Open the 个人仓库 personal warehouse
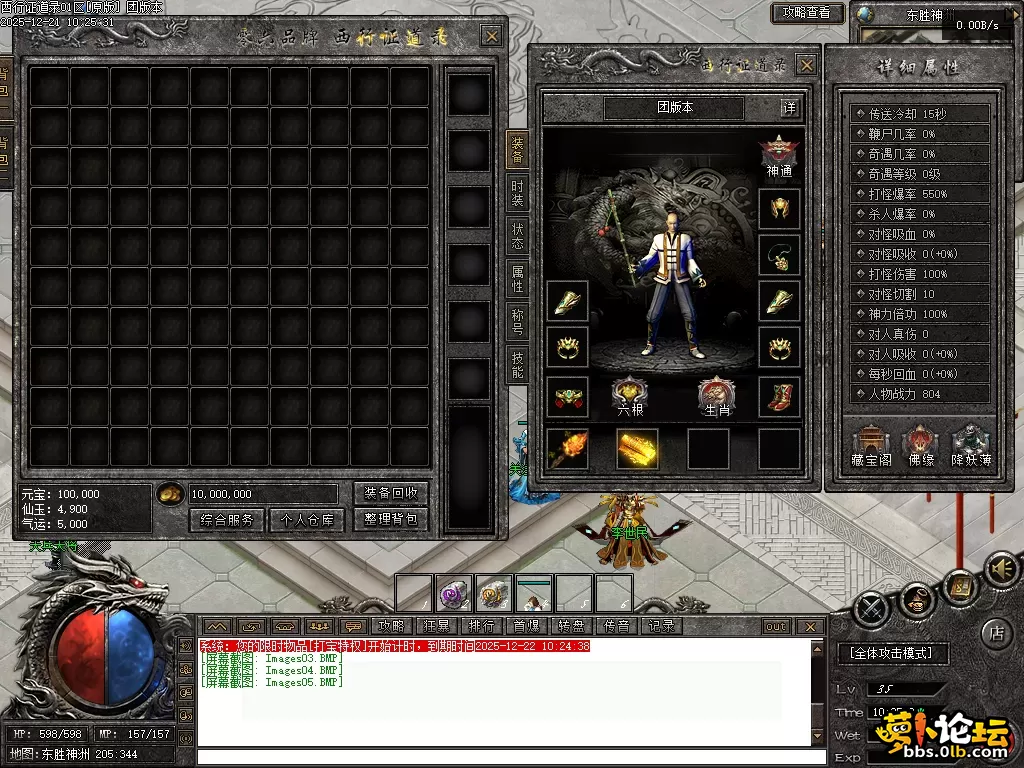 coord(306,520)
